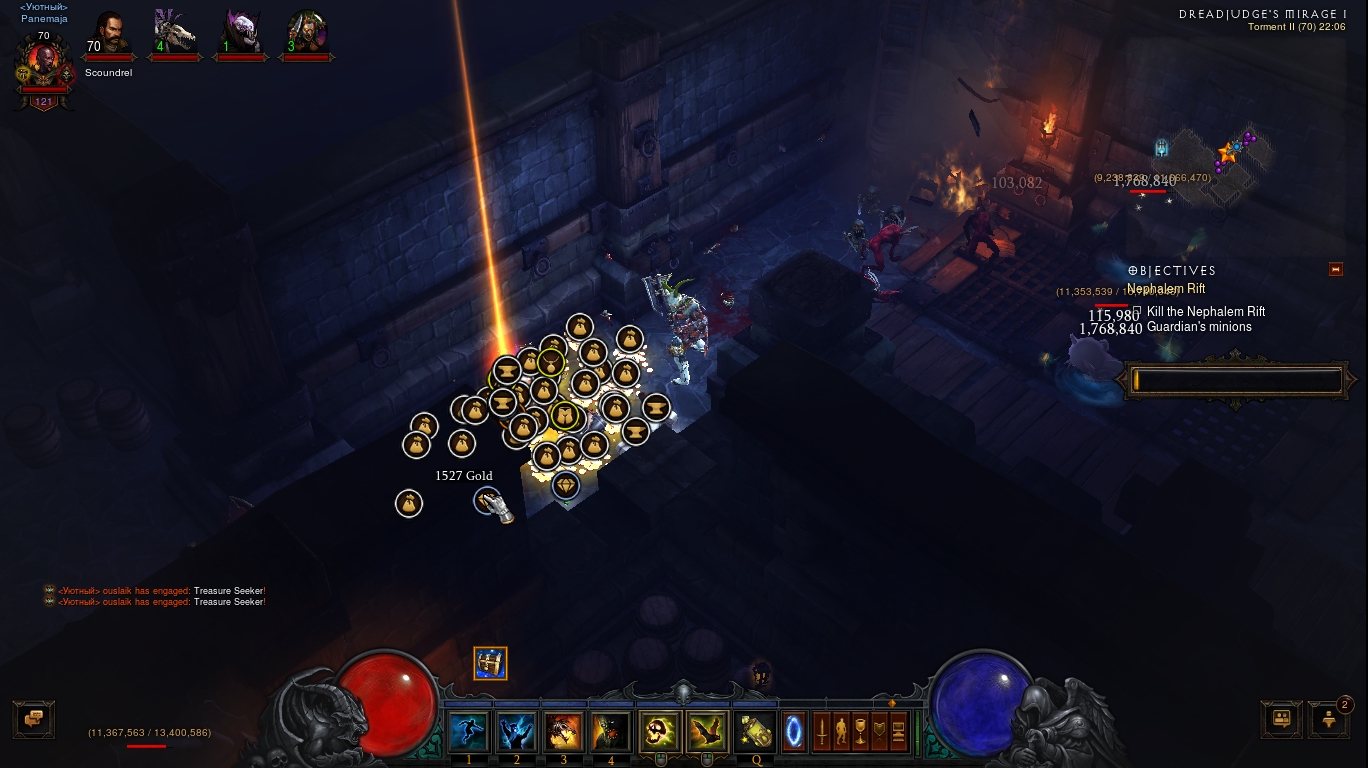The height and width of the screenshot is (768, 1368).
Task: Click the treasure chest buff icon
Action: (x=490, y=663)
